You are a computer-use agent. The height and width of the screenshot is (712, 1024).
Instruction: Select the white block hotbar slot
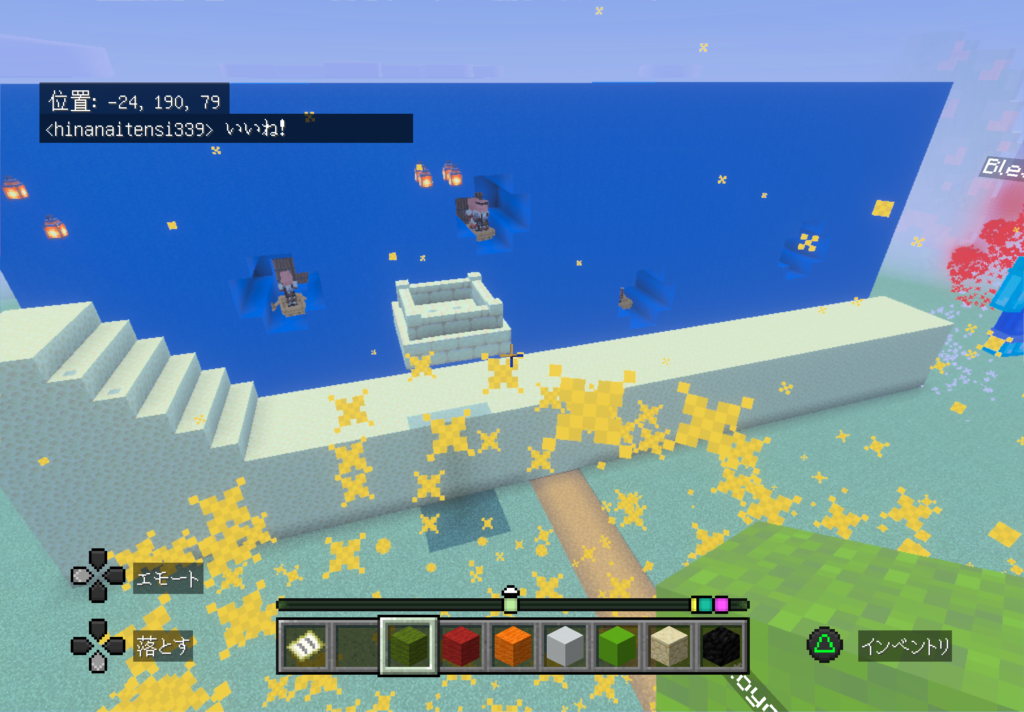point(565,647)
